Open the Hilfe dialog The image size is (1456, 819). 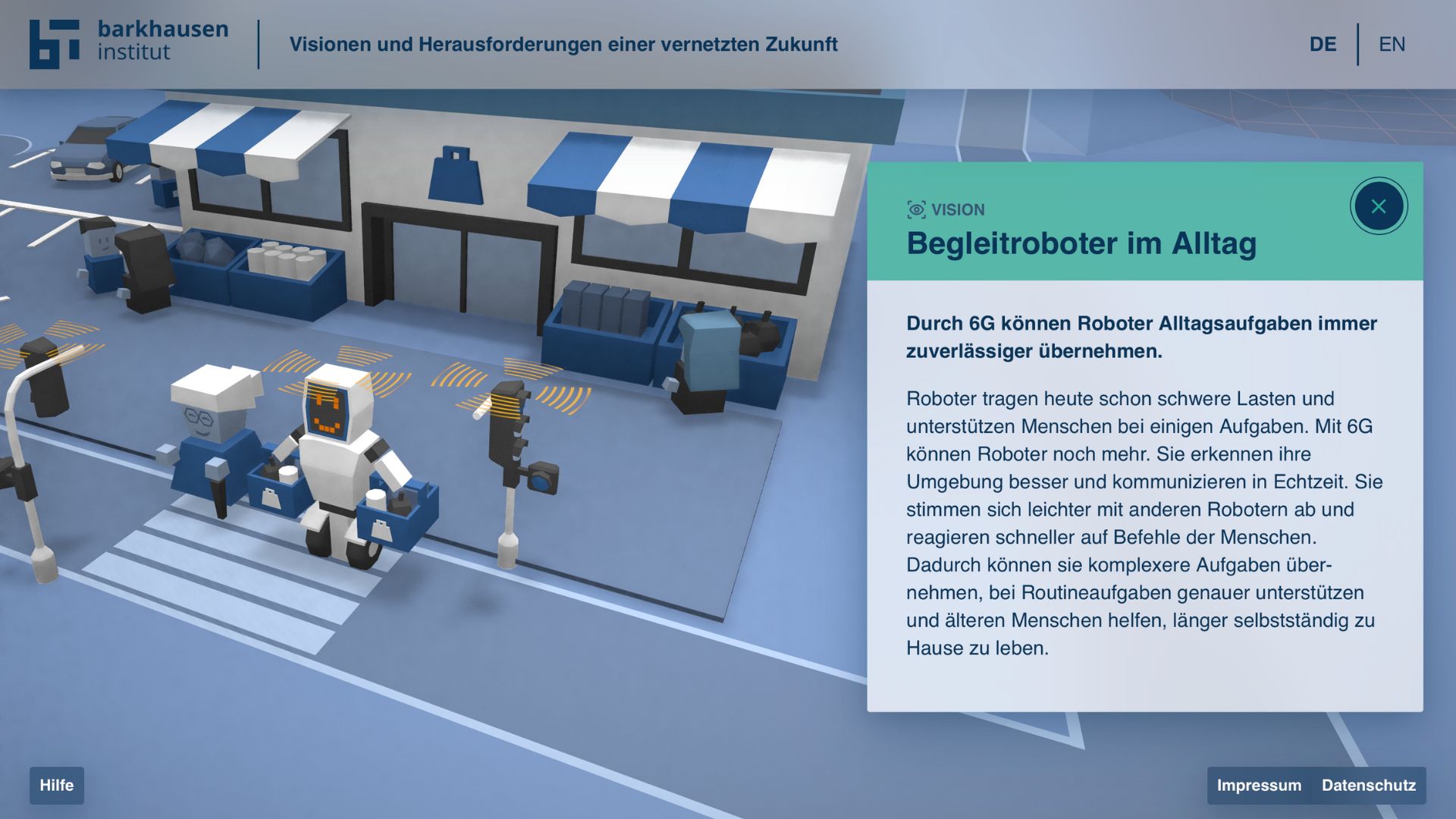click(x=57, y=786)
